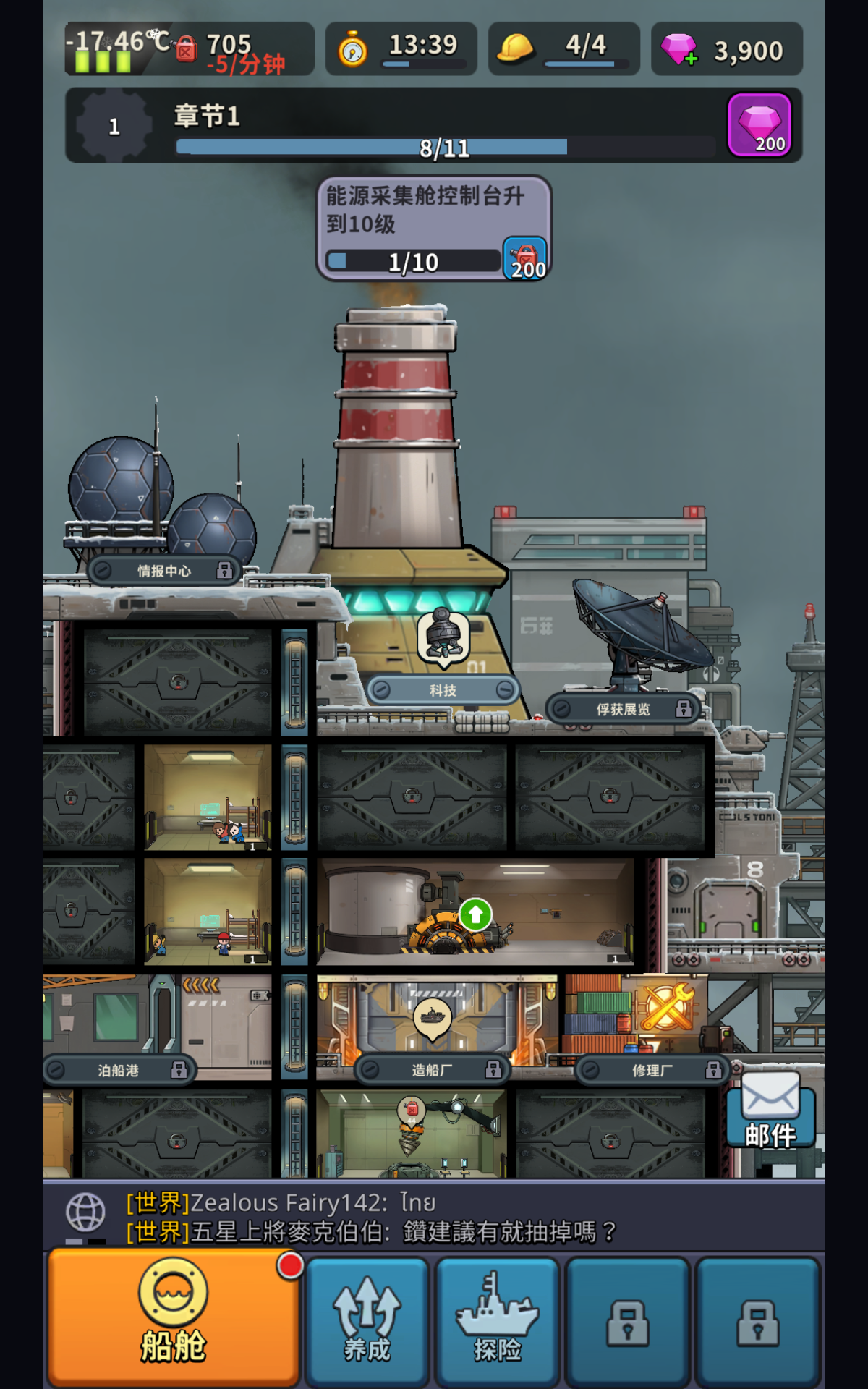Tap the locked 修理厂 repair shop label
Screen dimensions: 868x1389
coord(652,1070)
